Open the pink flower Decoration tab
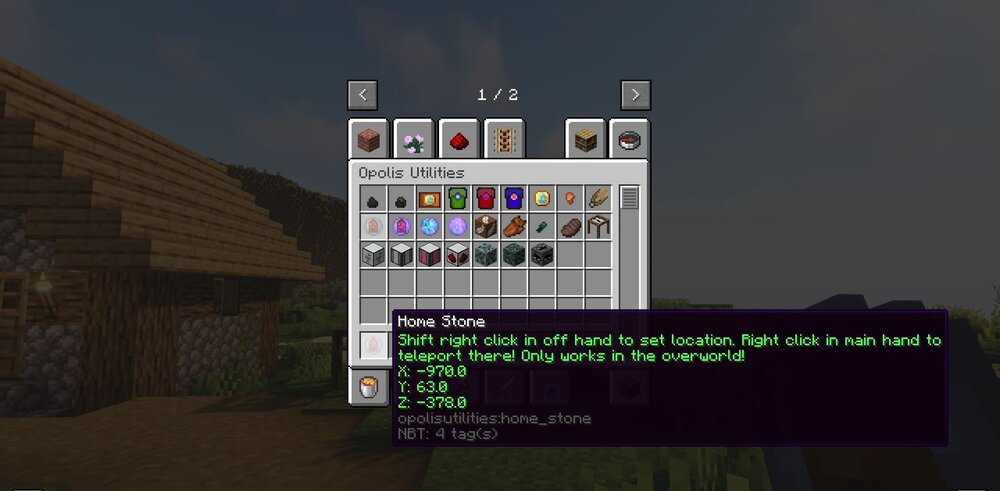1000x491 pixels. click(413, 140)
